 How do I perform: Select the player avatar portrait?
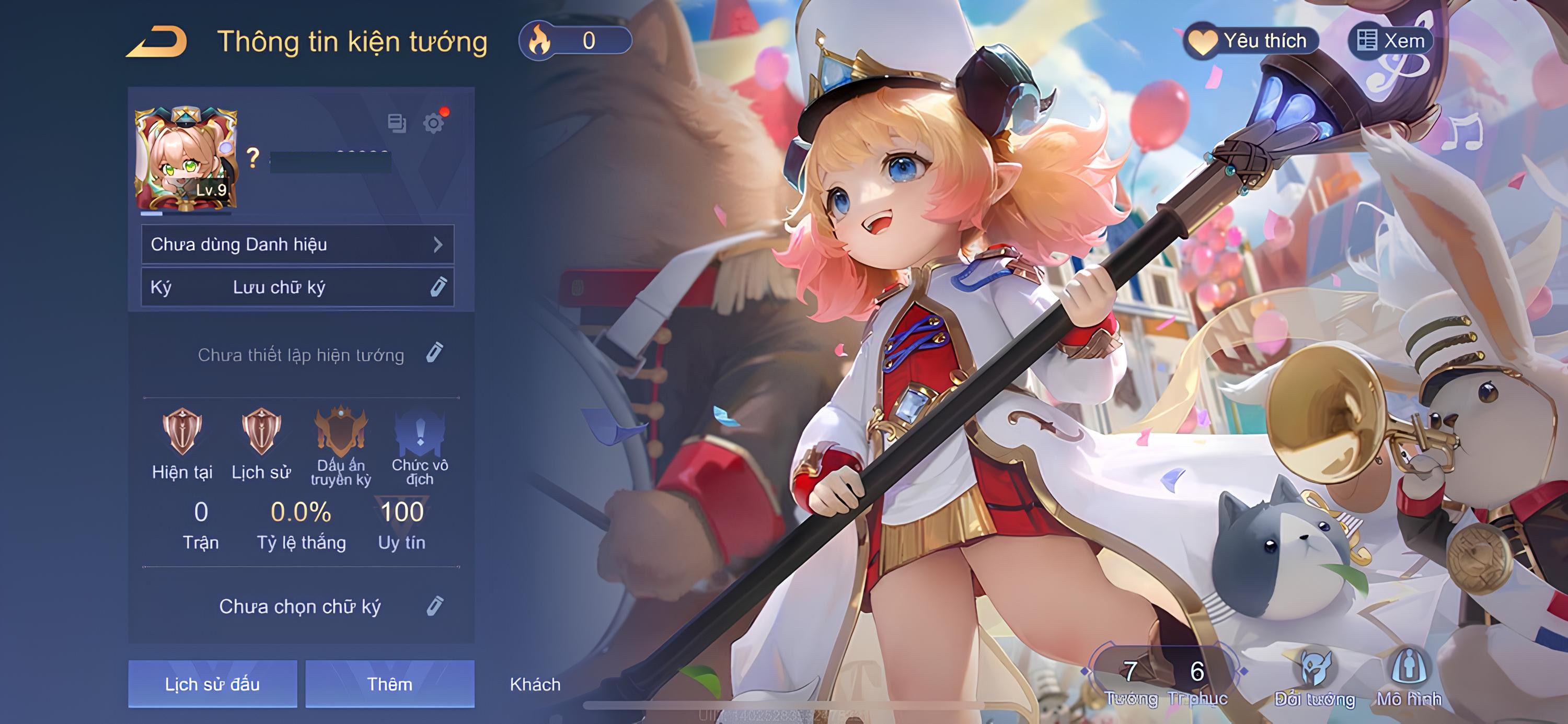185,159
